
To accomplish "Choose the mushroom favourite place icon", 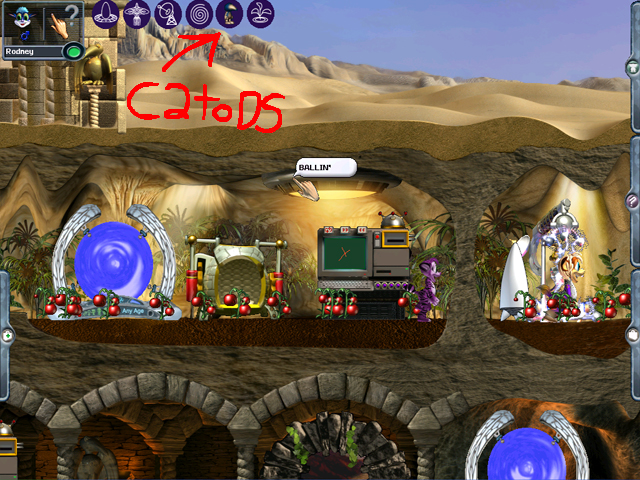I will pos(230,14).
